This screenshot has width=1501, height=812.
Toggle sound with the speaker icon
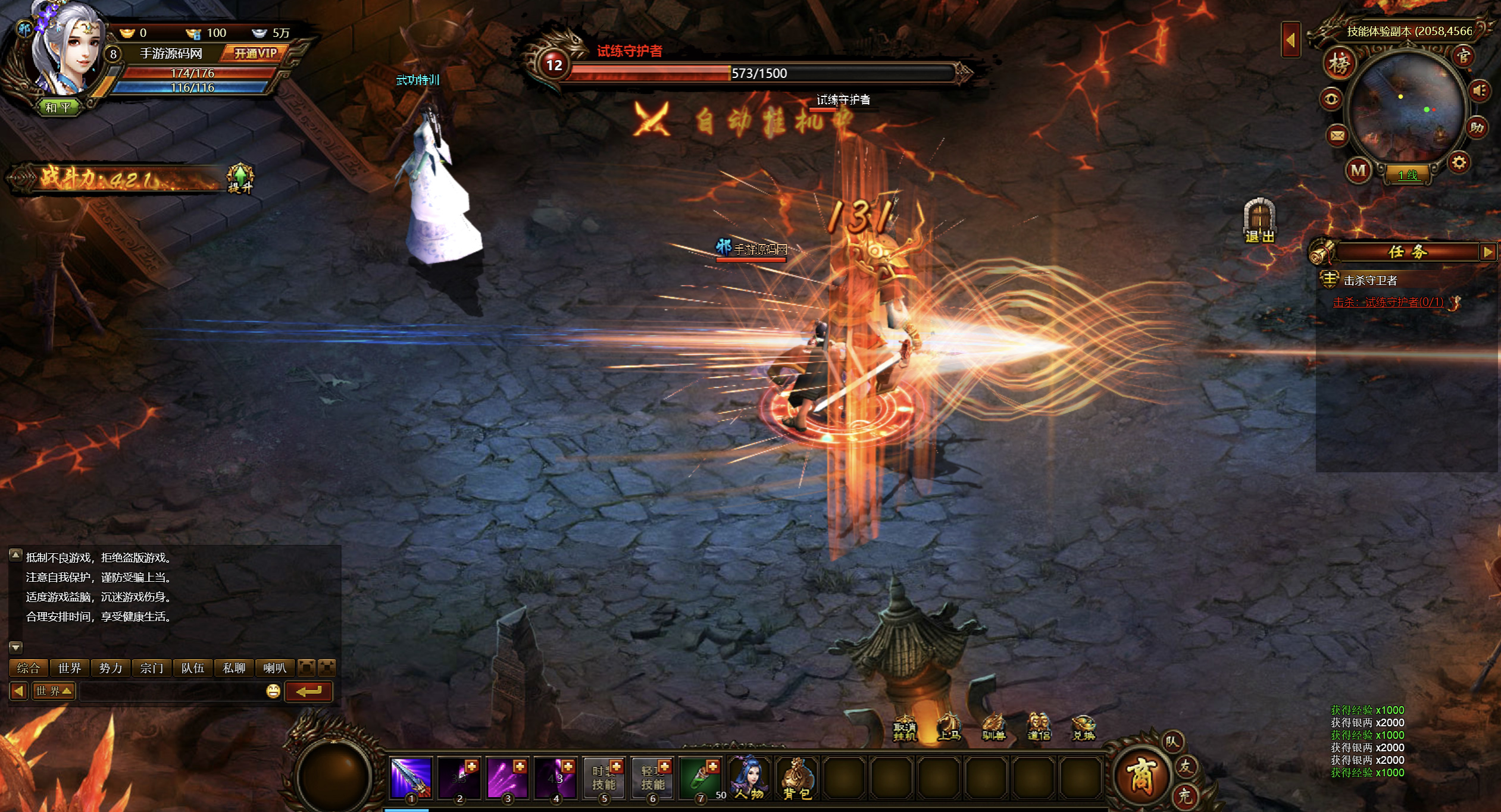pyautogui.click(x=1480, y=91)
